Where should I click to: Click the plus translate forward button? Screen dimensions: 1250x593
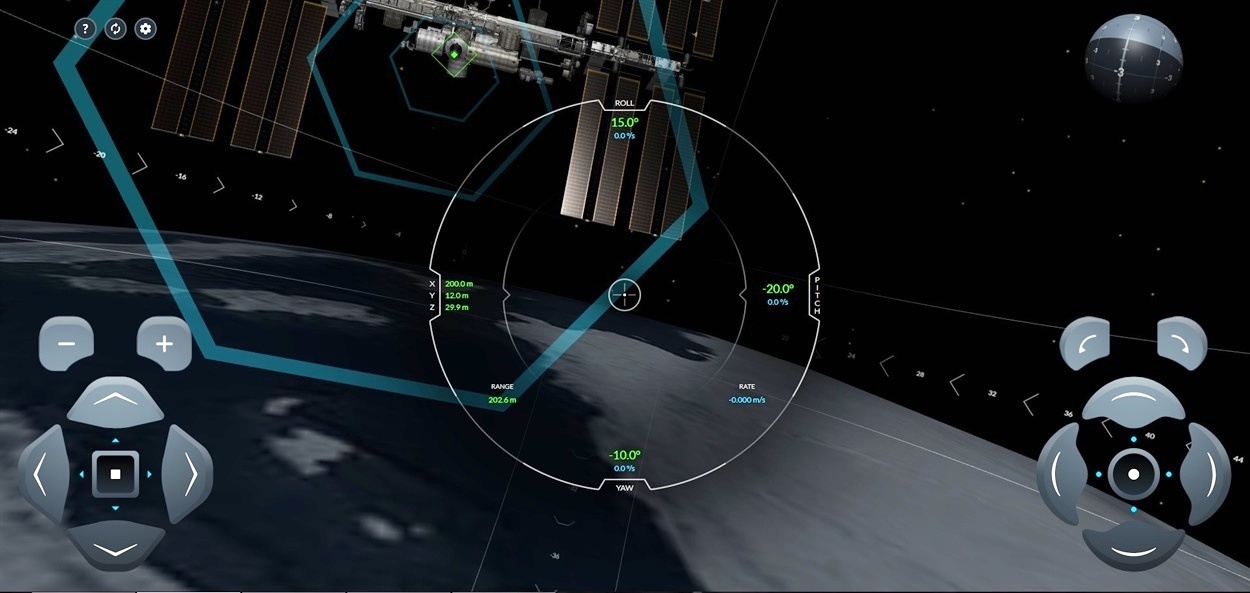point(164,344)
